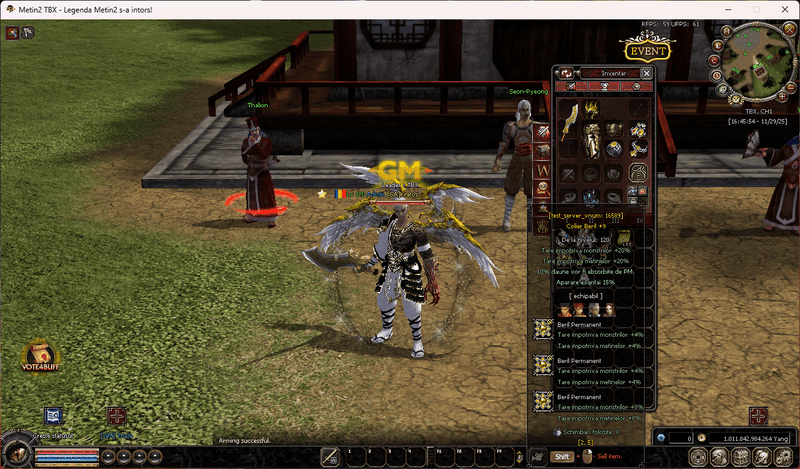Switch to the middle equipment tab in Inventar
The height and width of the screenshot is (469, 800).
604,87
